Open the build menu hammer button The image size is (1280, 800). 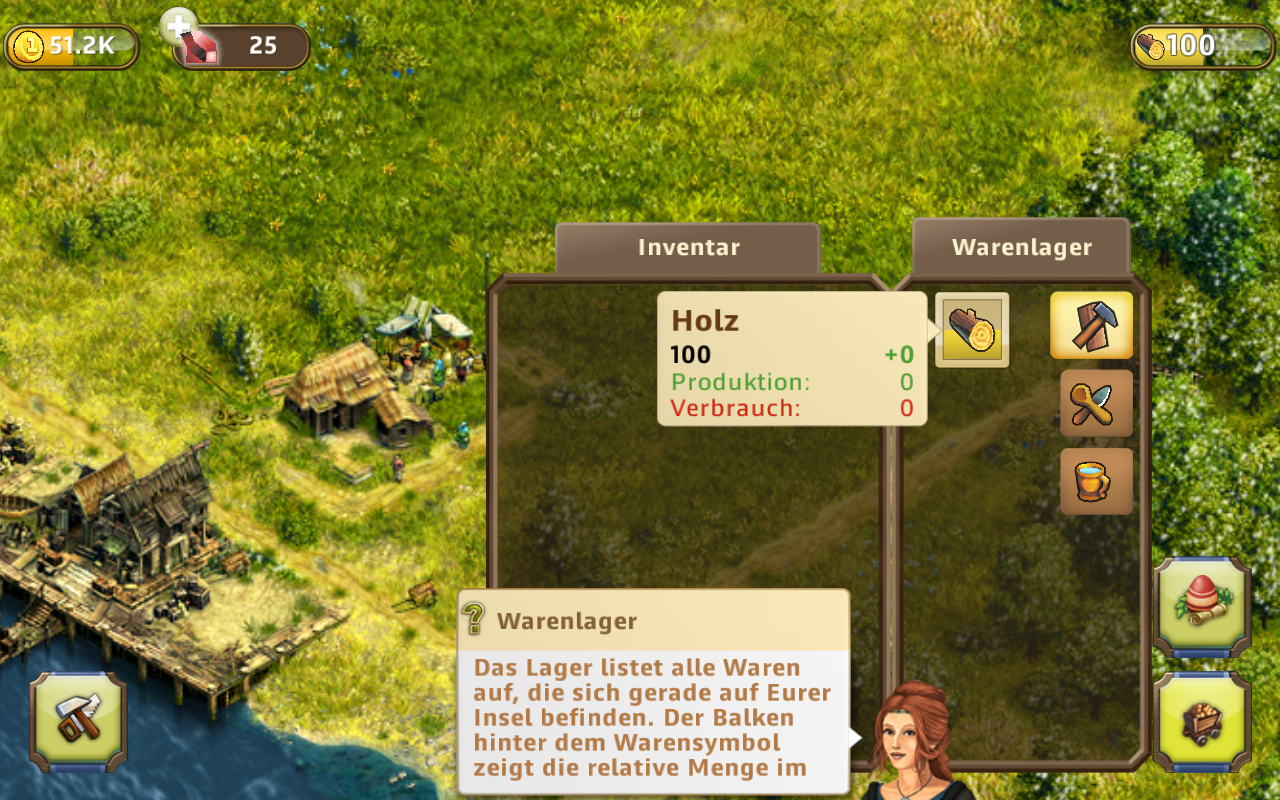pos(78,721)
